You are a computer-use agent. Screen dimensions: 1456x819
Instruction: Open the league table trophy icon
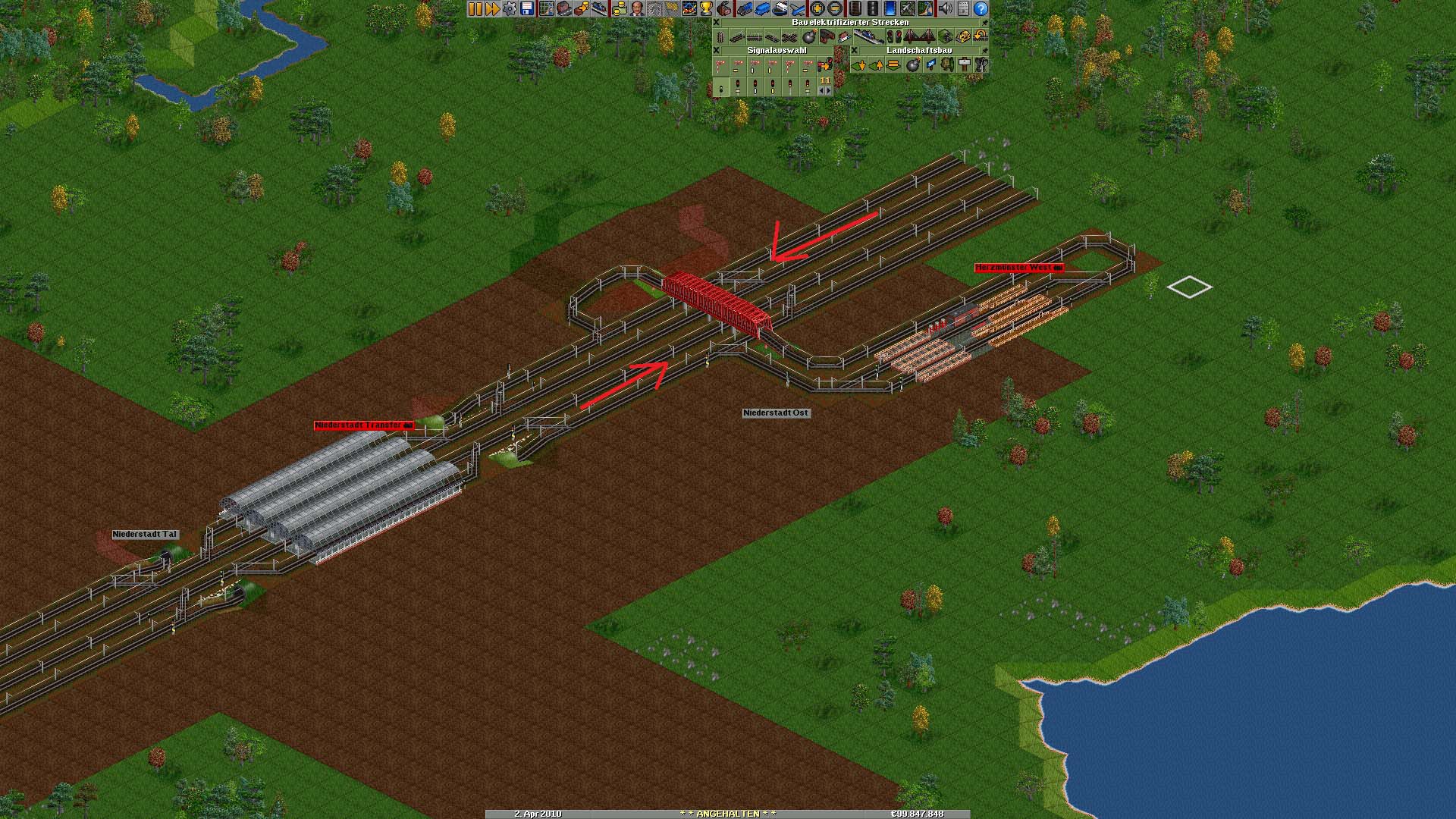706,8
